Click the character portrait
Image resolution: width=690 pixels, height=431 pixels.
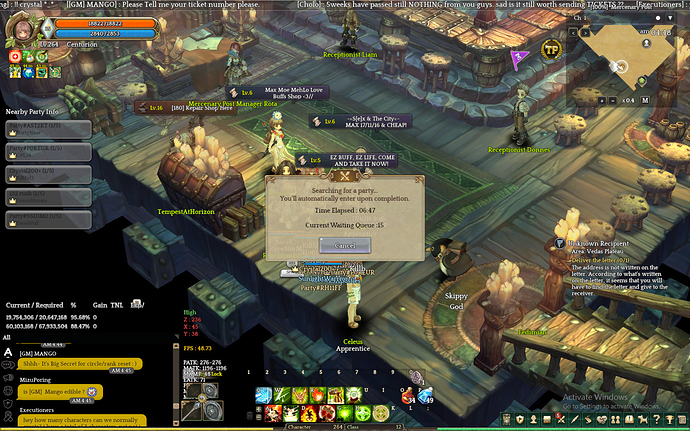(20, 32)
